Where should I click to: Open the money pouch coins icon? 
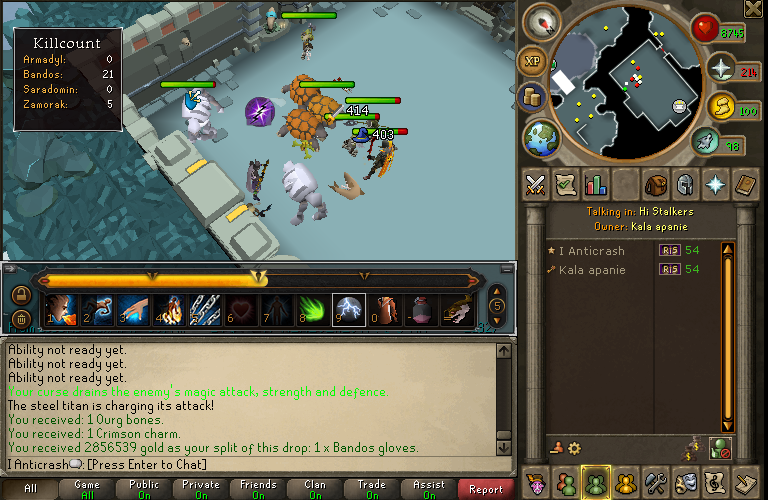533,97
